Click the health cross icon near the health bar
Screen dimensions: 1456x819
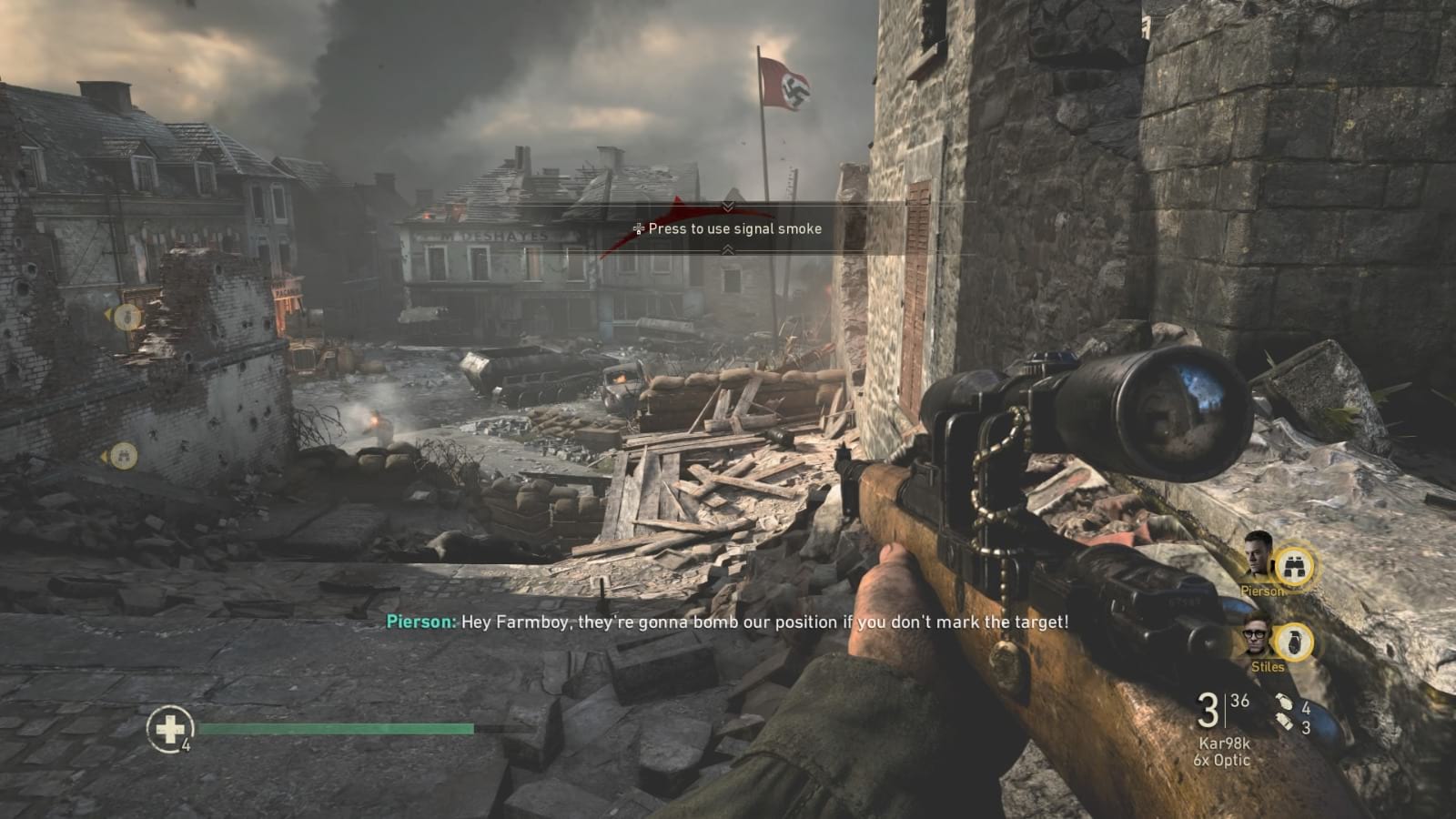click(171, 728)
